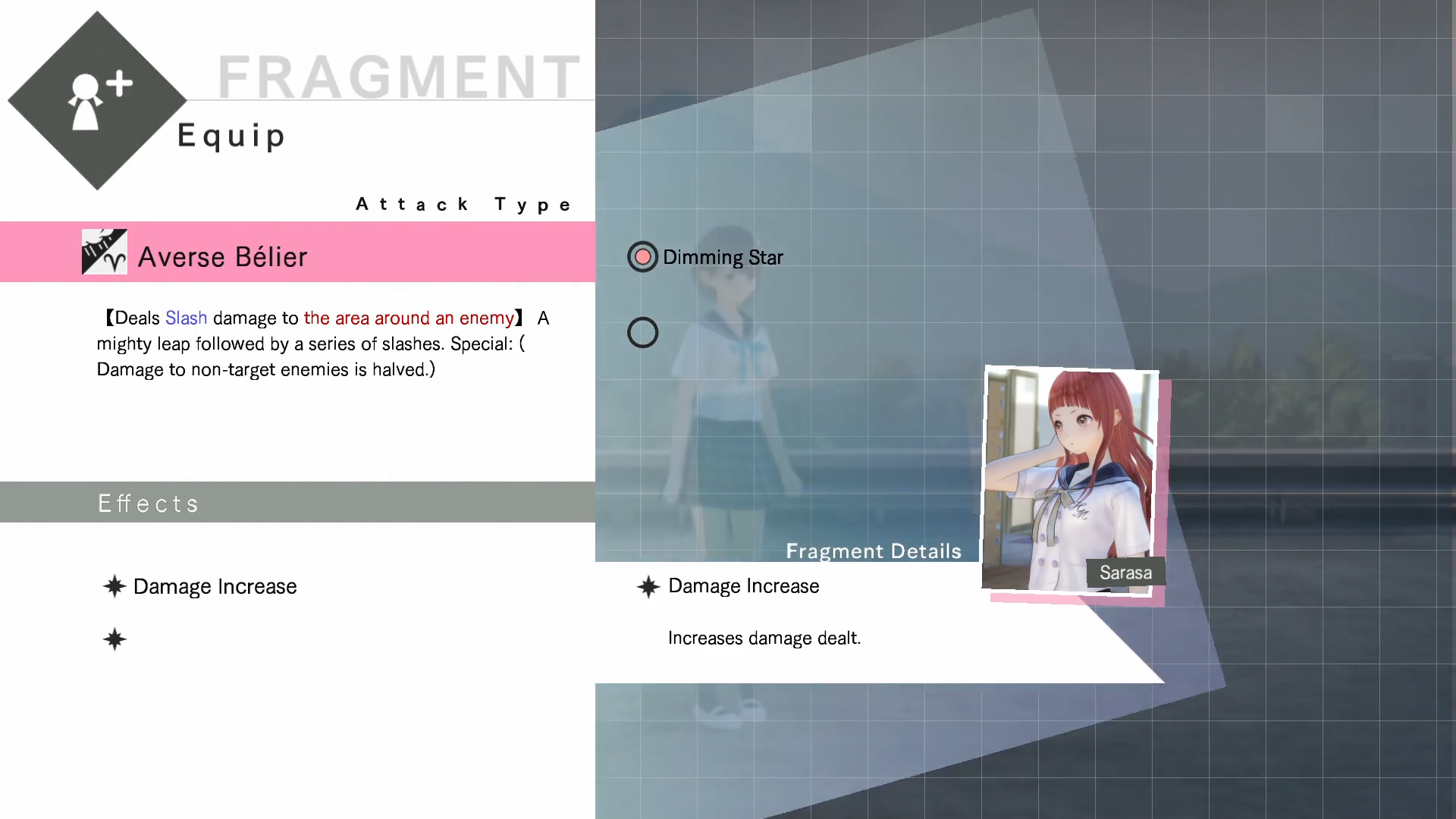Click the pink Averse Bélier highlight bar

coord(296,253)
